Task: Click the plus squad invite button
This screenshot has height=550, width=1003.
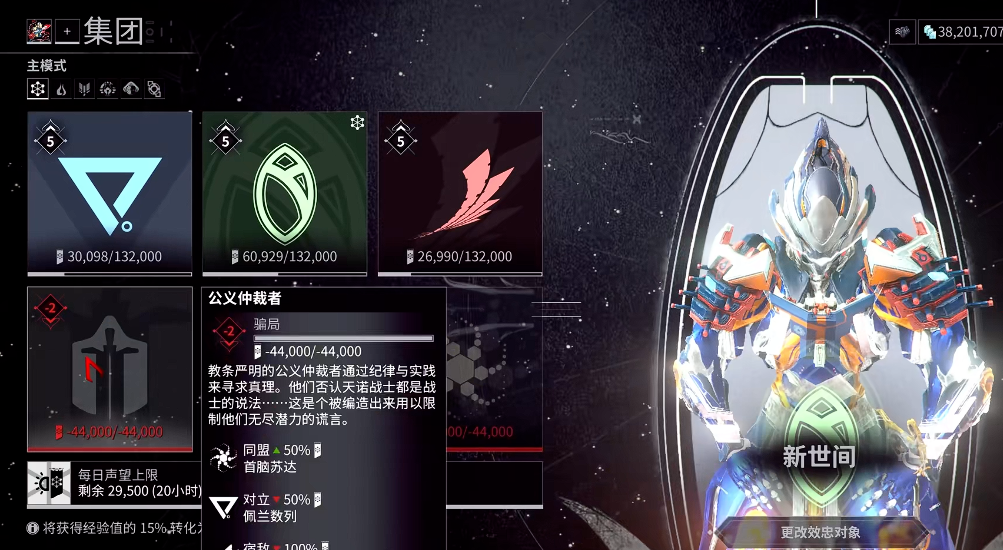Action: pos(67,32)
